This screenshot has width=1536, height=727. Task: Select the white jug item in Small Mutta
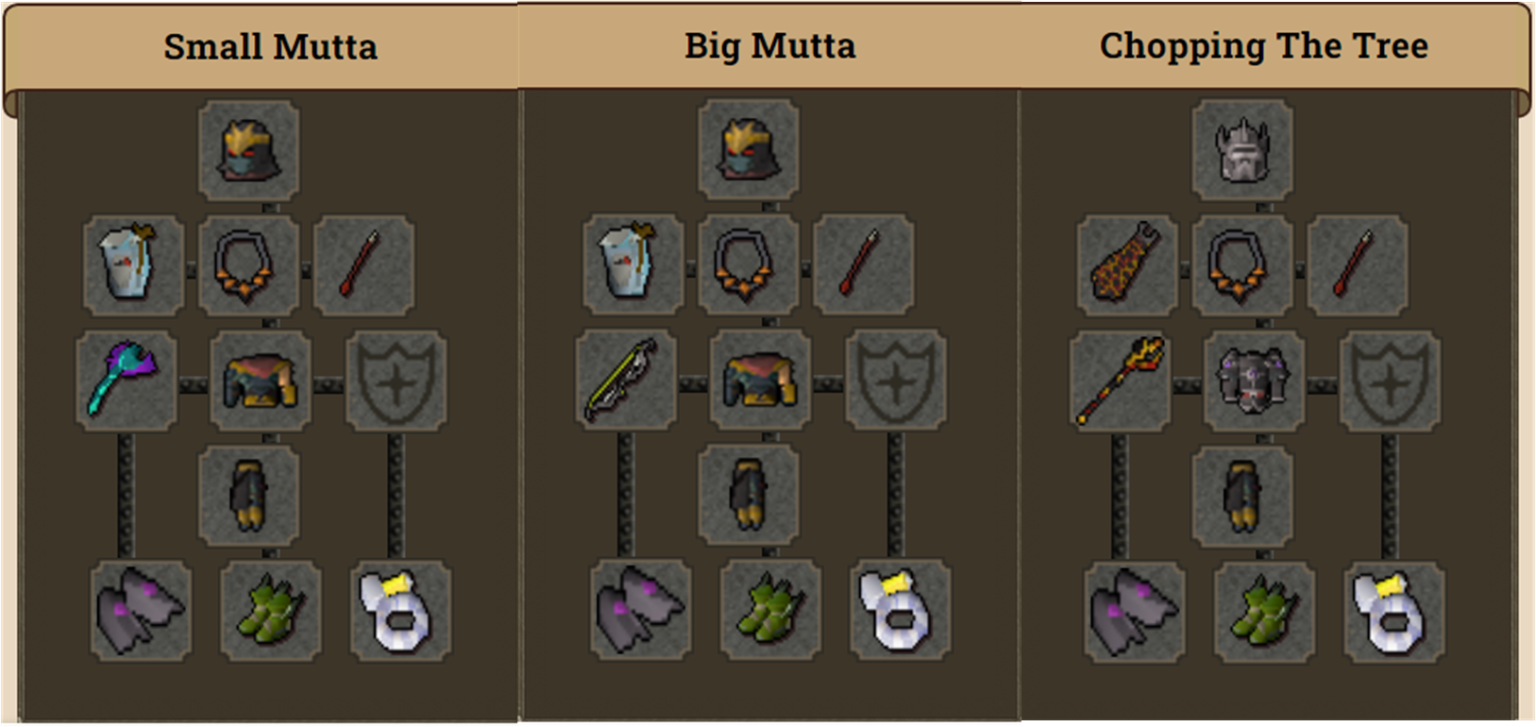click(x=133, y=263)
